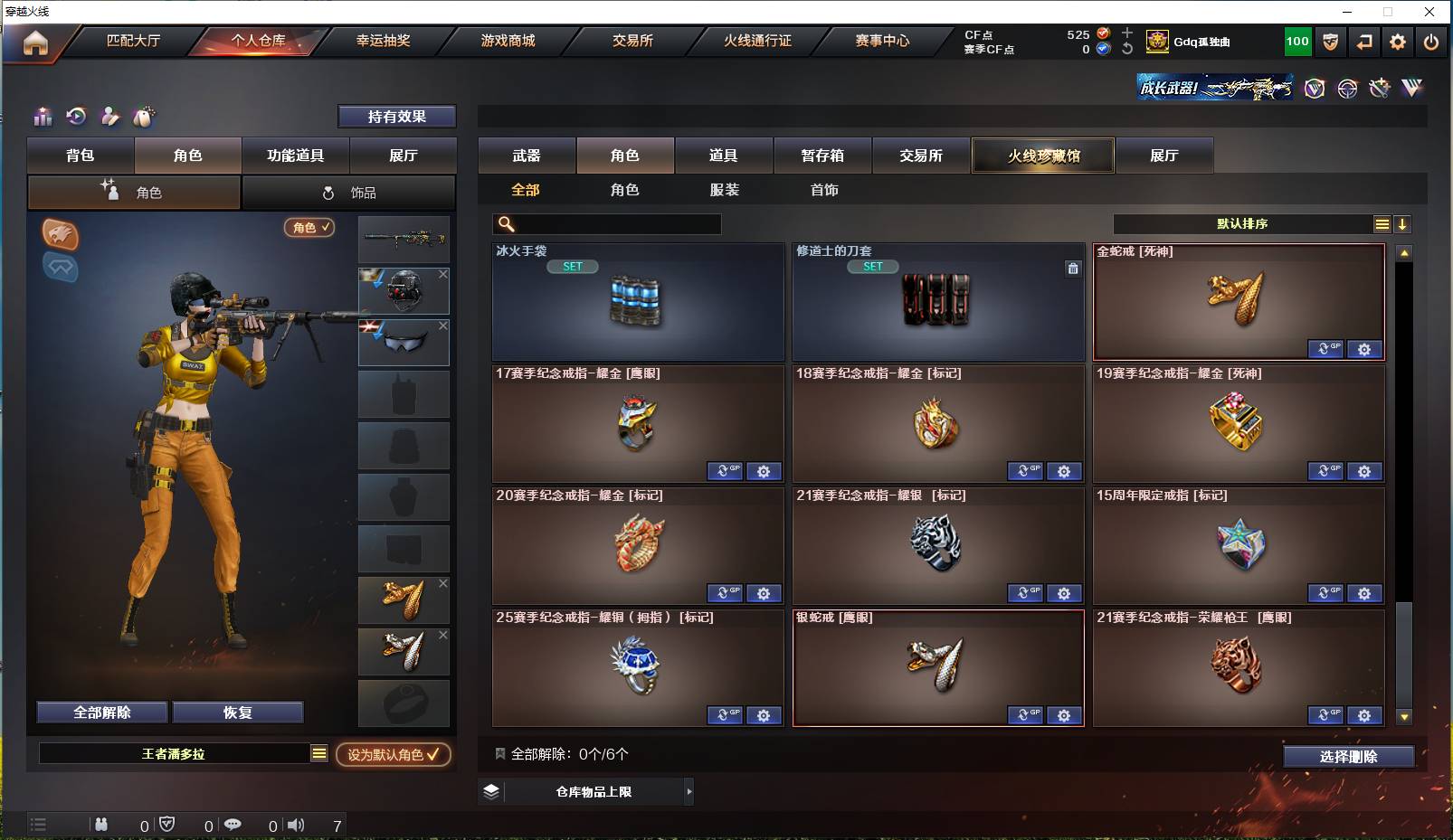Unequip the sunglasses item slot
The image size is (1453, 840).
click(442, 325)
